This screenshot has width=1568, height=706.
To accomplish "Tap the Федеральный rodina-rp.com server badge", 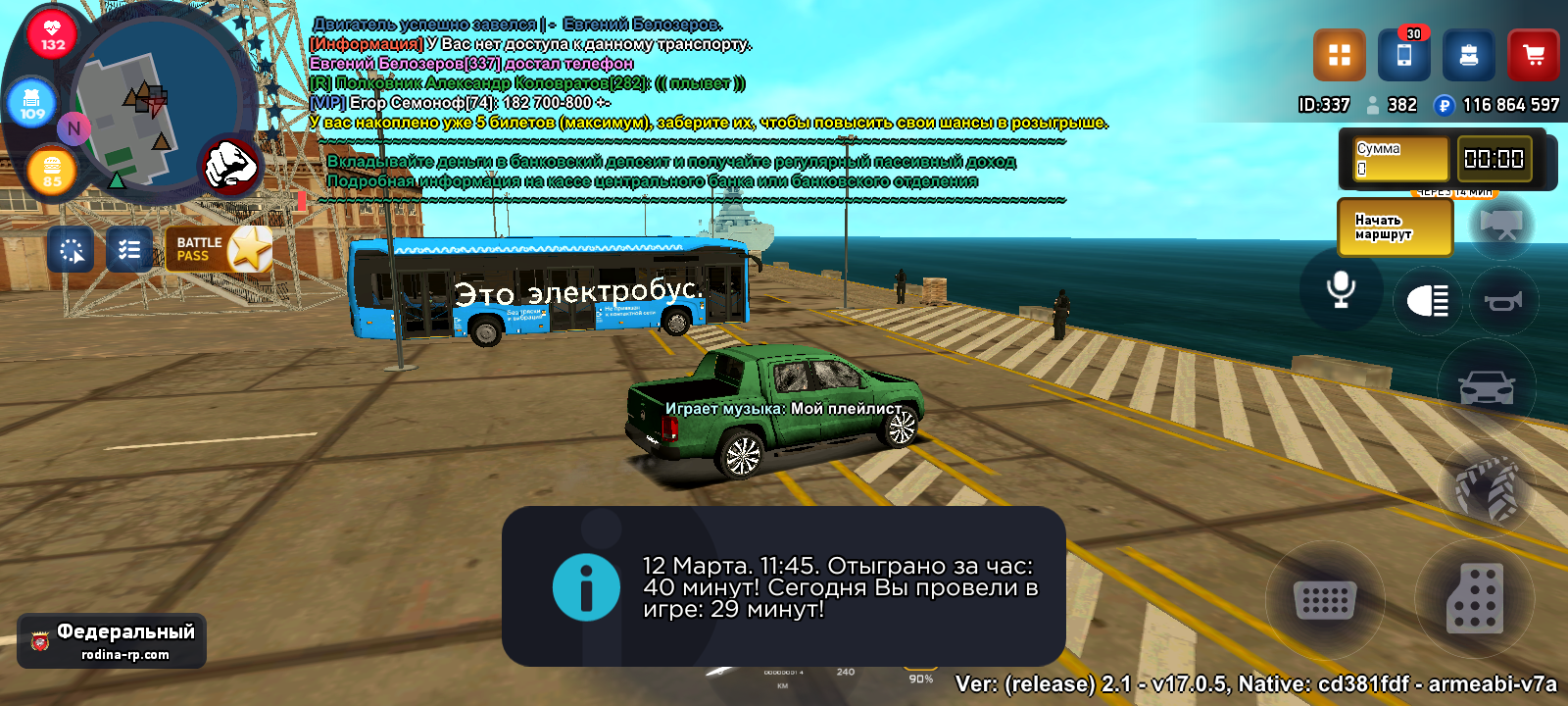I will tap(112, 641).
